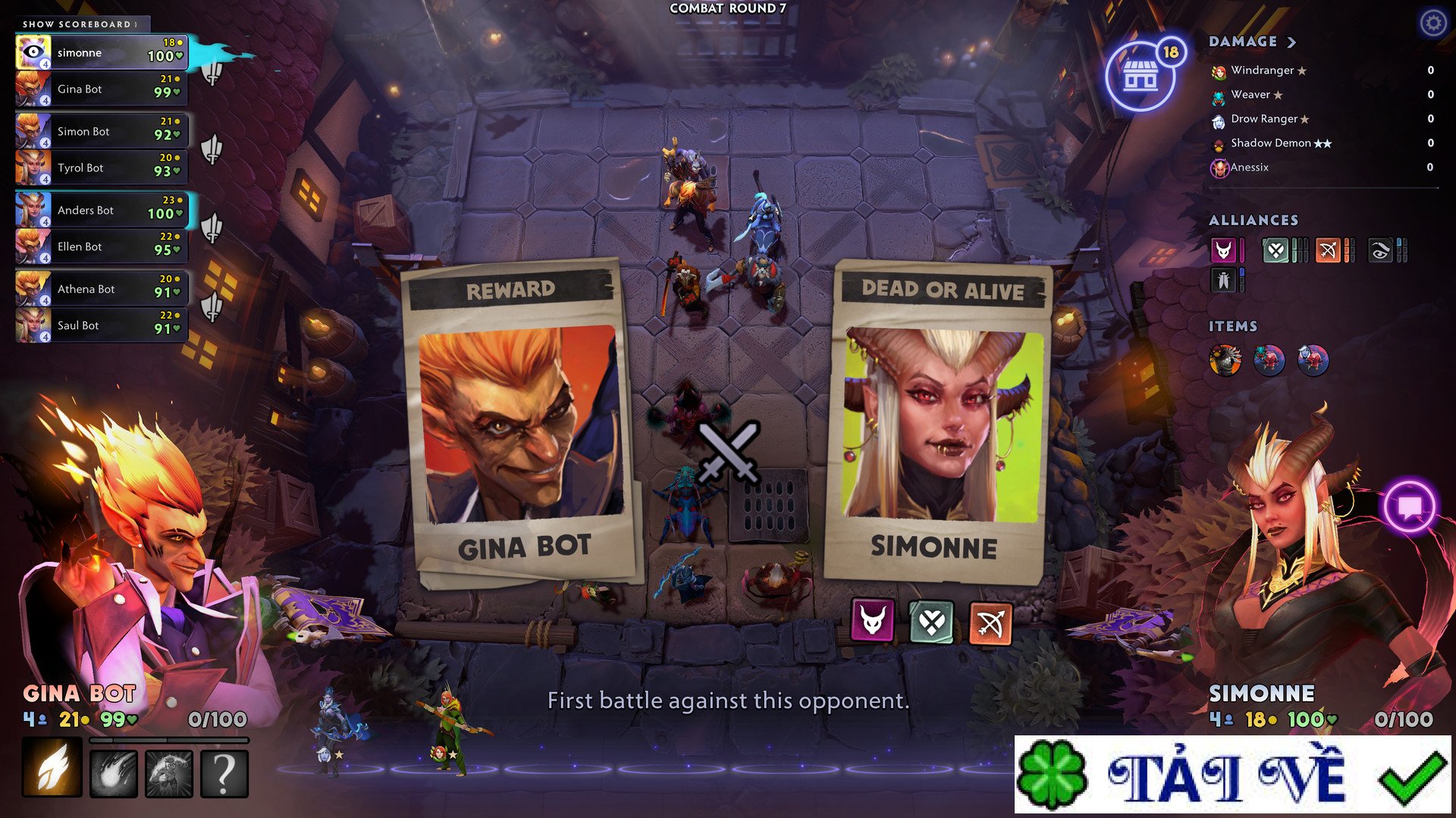Open the settings gear icon

pos(1432,24)
